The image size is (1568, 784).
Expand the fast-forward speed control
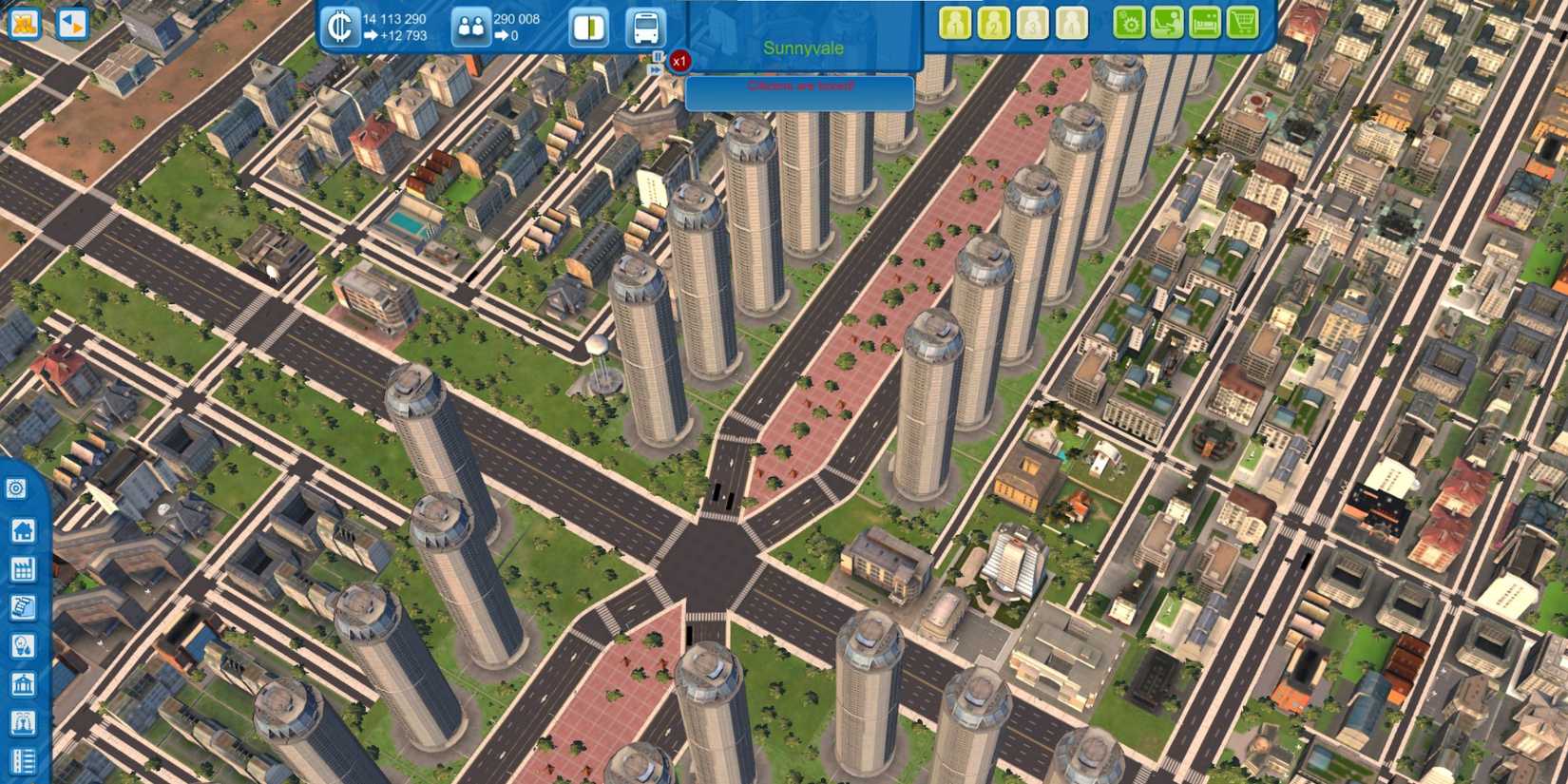(657, 69)
